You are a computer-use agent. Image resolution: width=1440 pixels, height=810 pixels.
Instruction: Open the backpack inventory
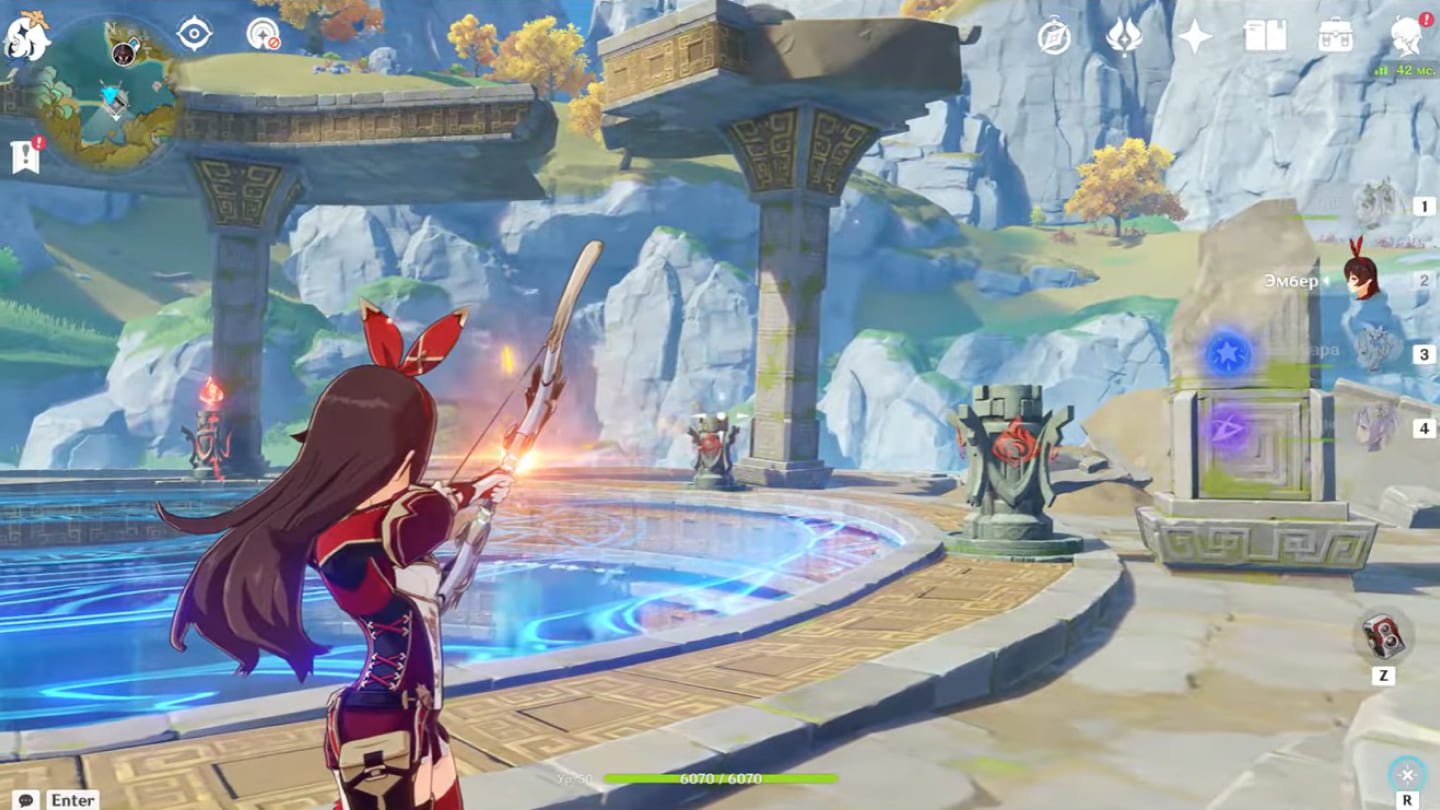(x=1335, y=37)
